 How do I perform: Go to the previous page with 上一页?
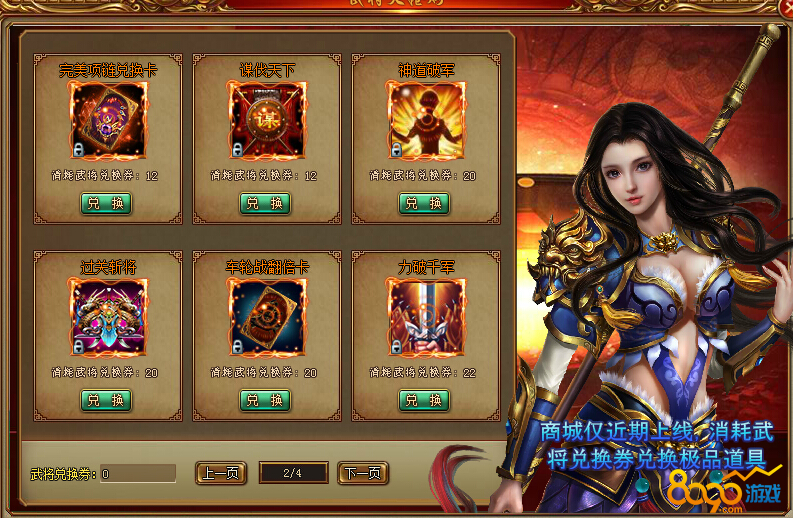pos(222,473)
